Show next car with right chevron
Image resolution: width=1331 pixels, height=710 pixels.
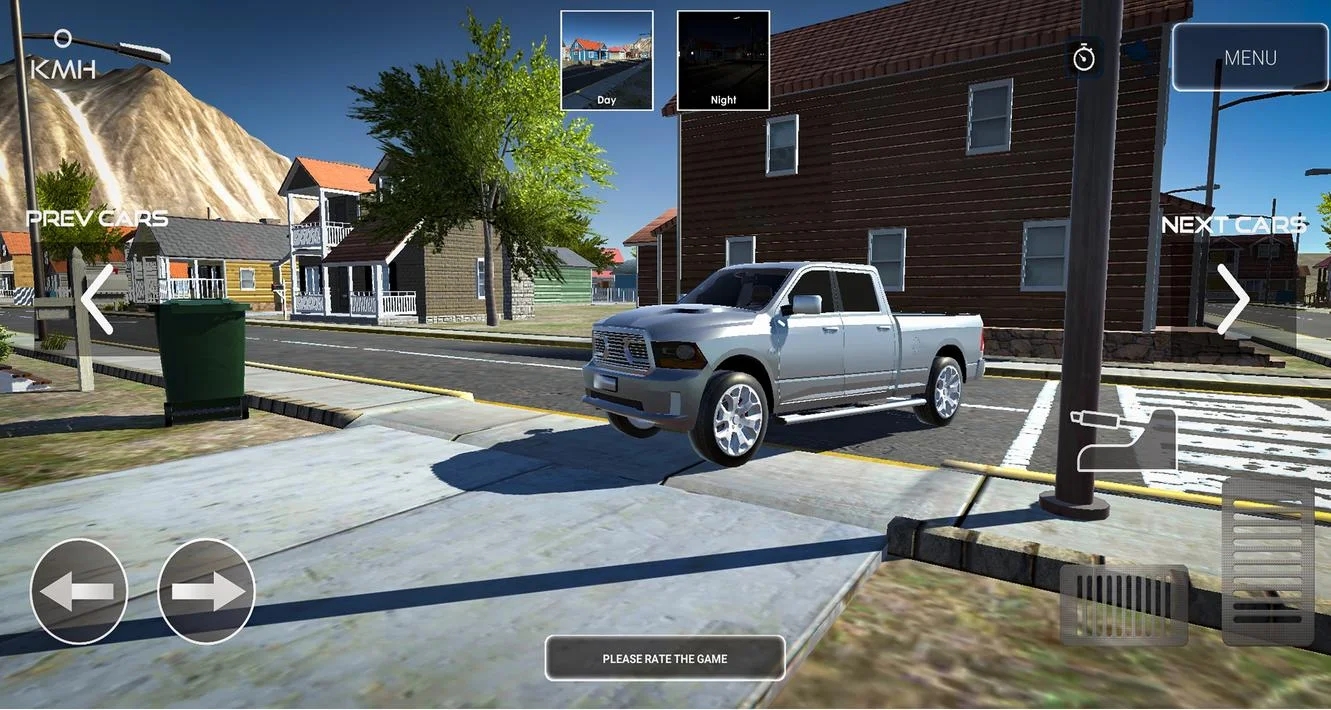1233,298
